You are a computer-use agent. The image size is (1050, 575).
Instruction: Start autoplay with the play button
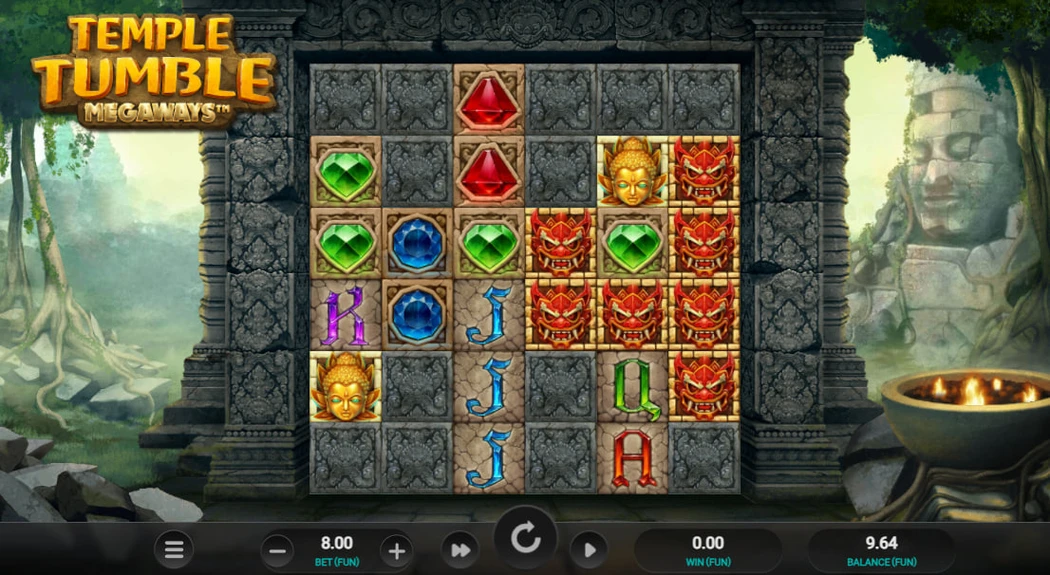(x=589, y=549)
